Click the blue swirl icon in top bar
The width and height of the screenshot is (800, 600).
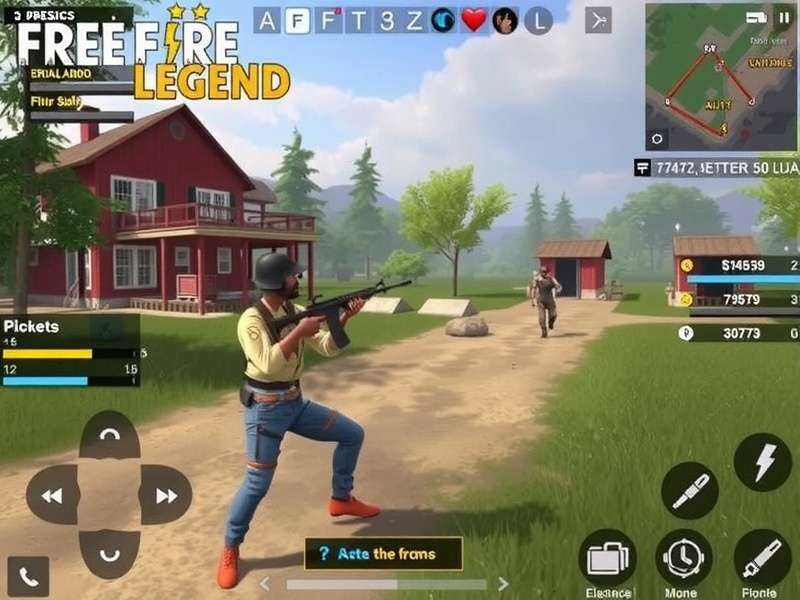click(x=443, y=20)
